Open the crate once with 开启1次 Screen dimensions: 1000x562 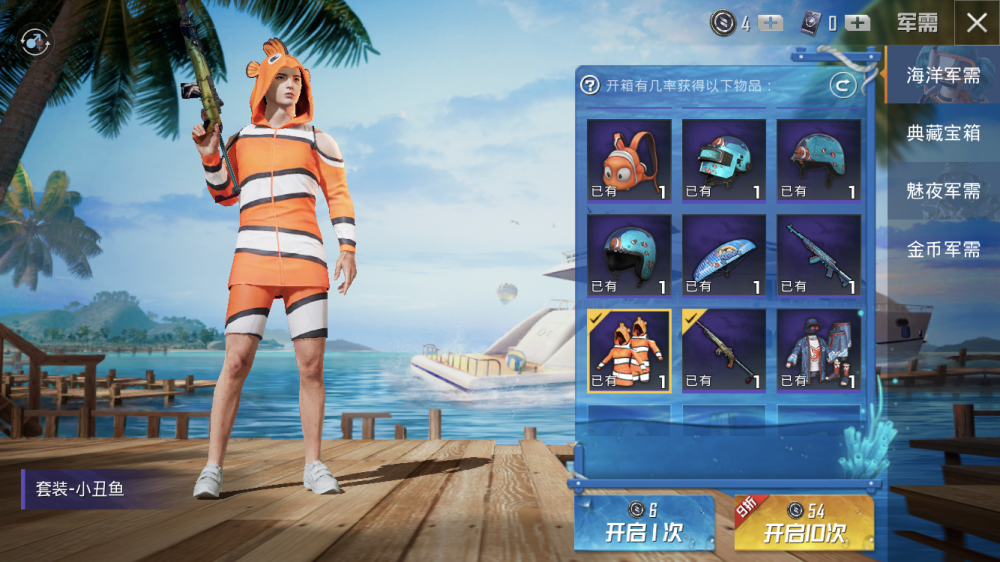click(x=643, y=523)
